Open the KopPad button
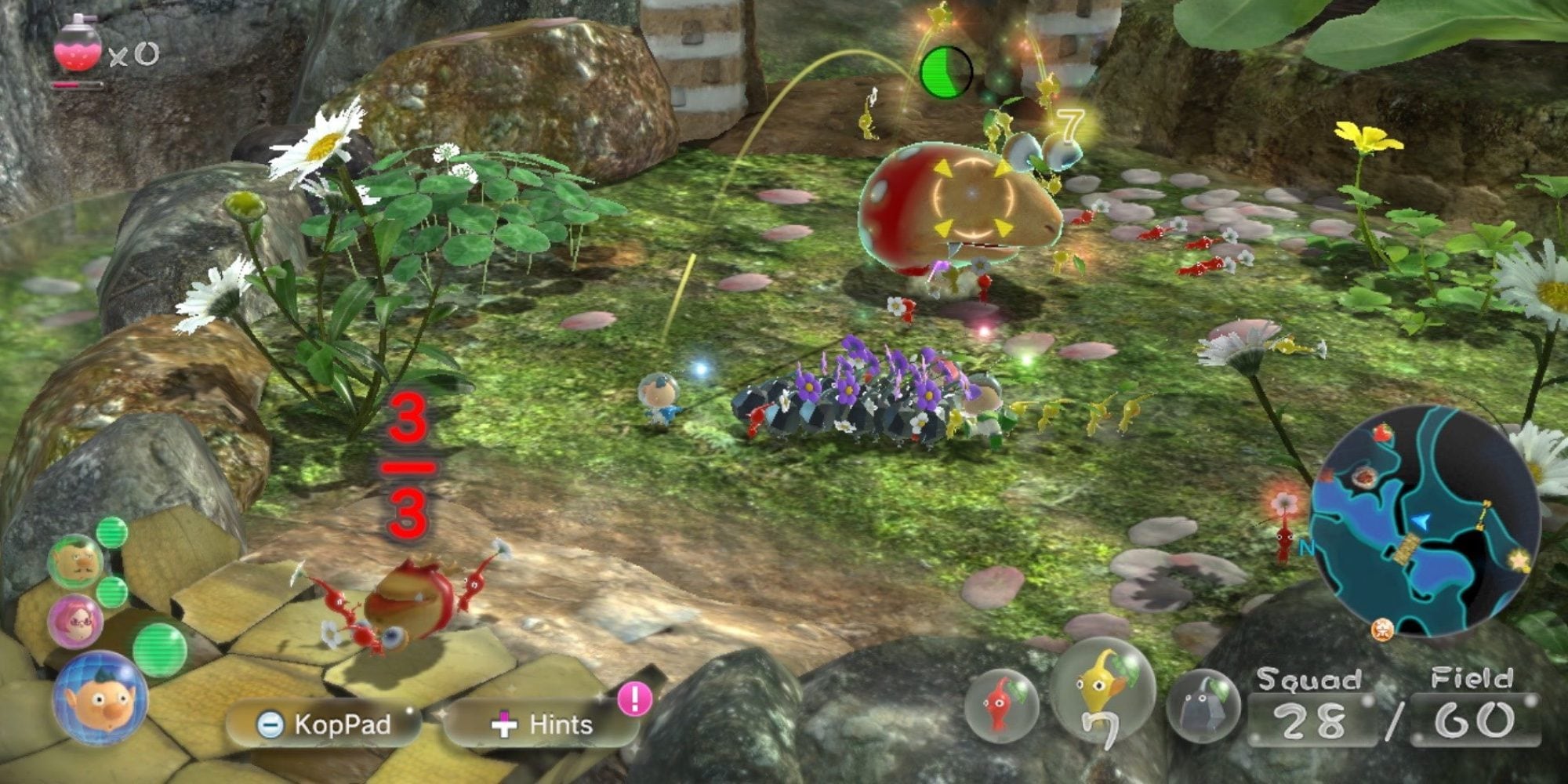Screen dimensions: 1568x784 (x=325, y=724)
